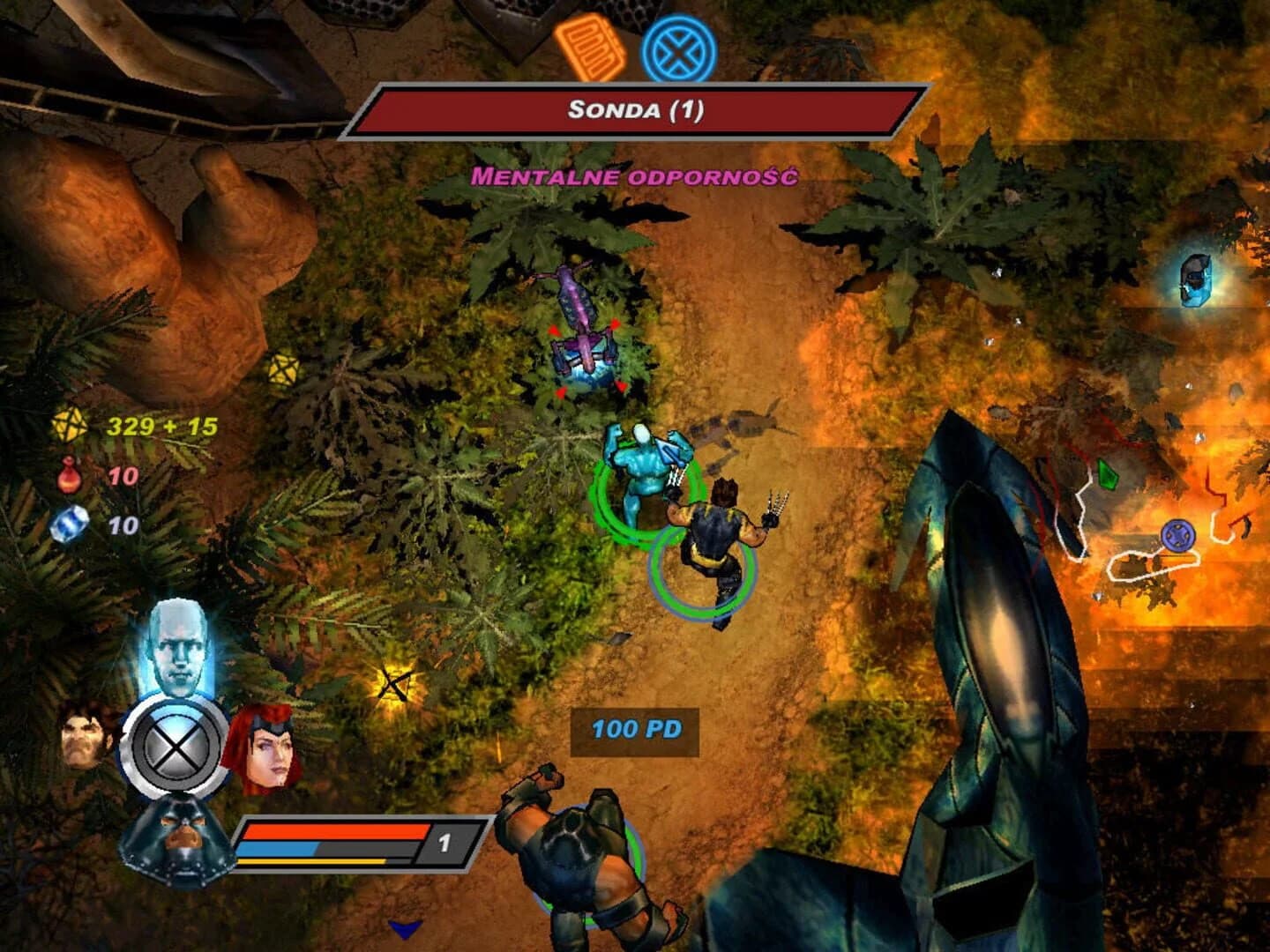Open the Mentalne odporność status text
The image size is (1270, 952).
point(637,176)
